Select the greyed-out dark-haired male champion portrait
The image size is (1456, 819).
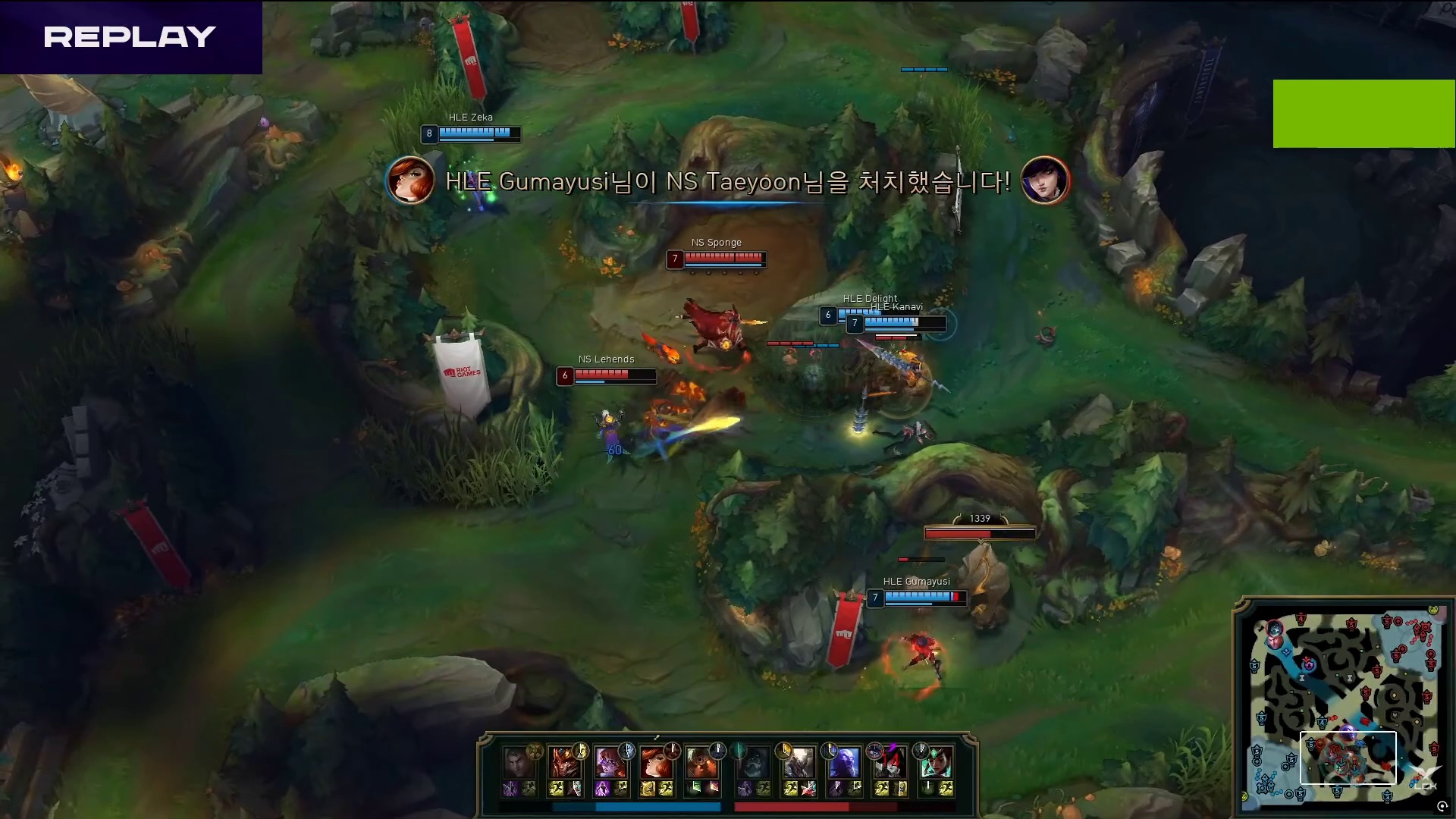[518, 763]
